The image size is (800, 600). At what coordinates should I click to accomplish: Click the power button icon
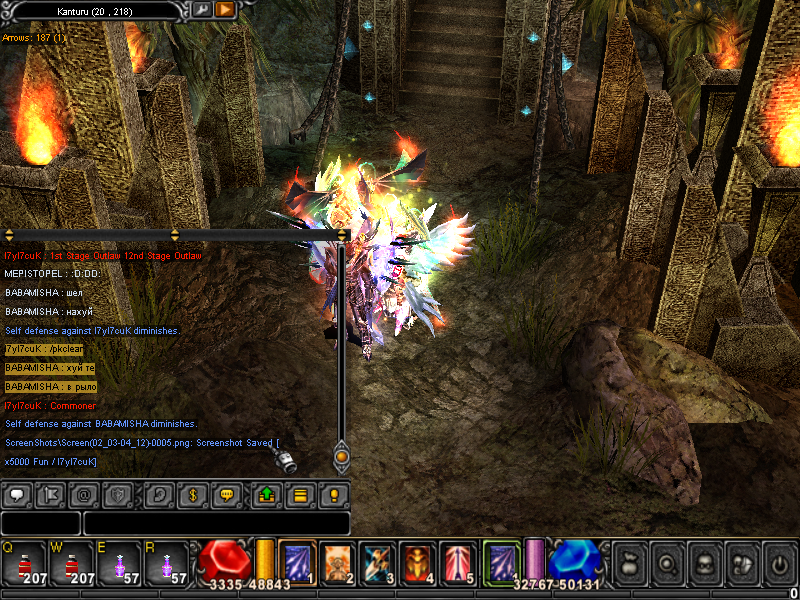[x=780, y=563]
